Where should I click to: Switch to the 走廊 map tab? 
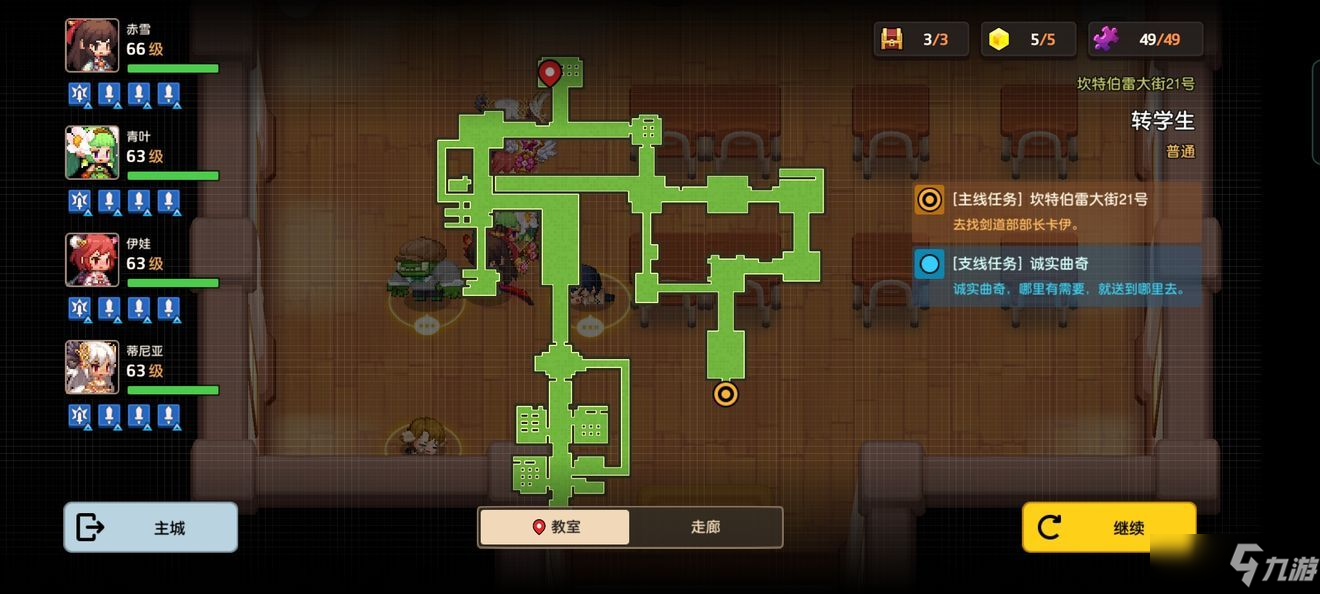tap(705, 527)
